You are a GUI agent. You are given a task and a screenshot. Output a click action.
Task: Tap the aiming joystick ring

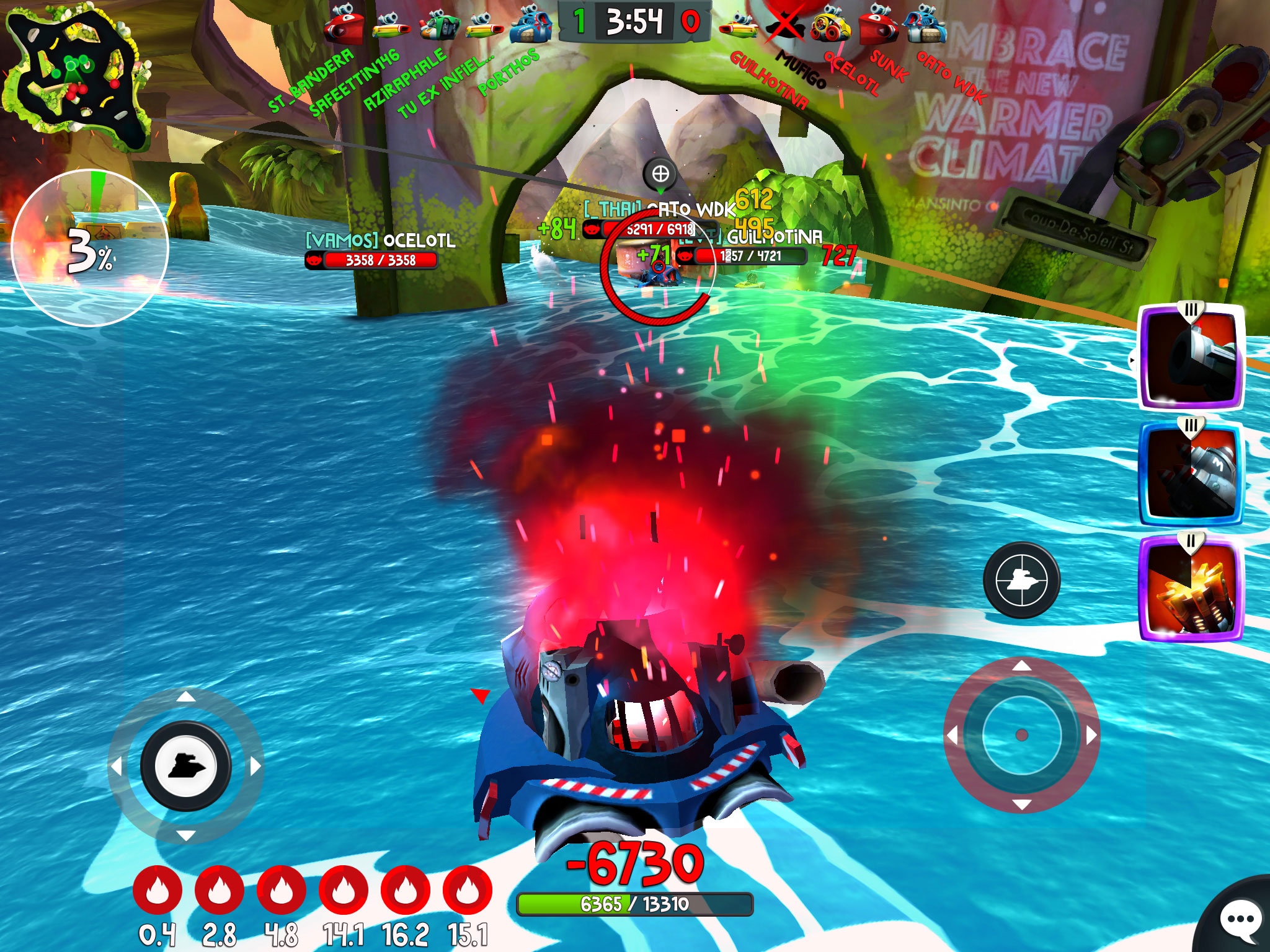(x=1021, y=735)
